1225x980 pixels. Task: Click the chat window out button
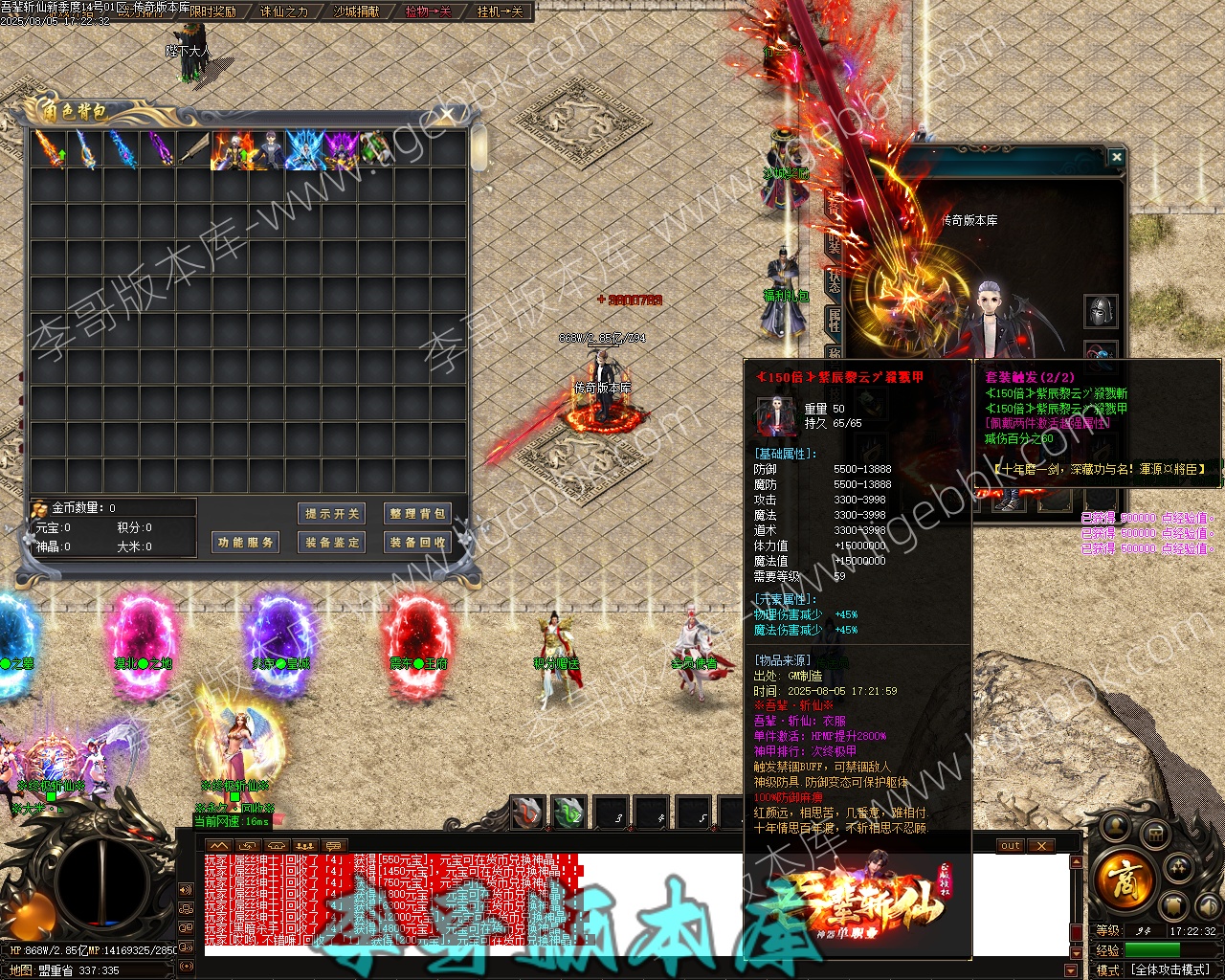click(x=1011, y=846)
